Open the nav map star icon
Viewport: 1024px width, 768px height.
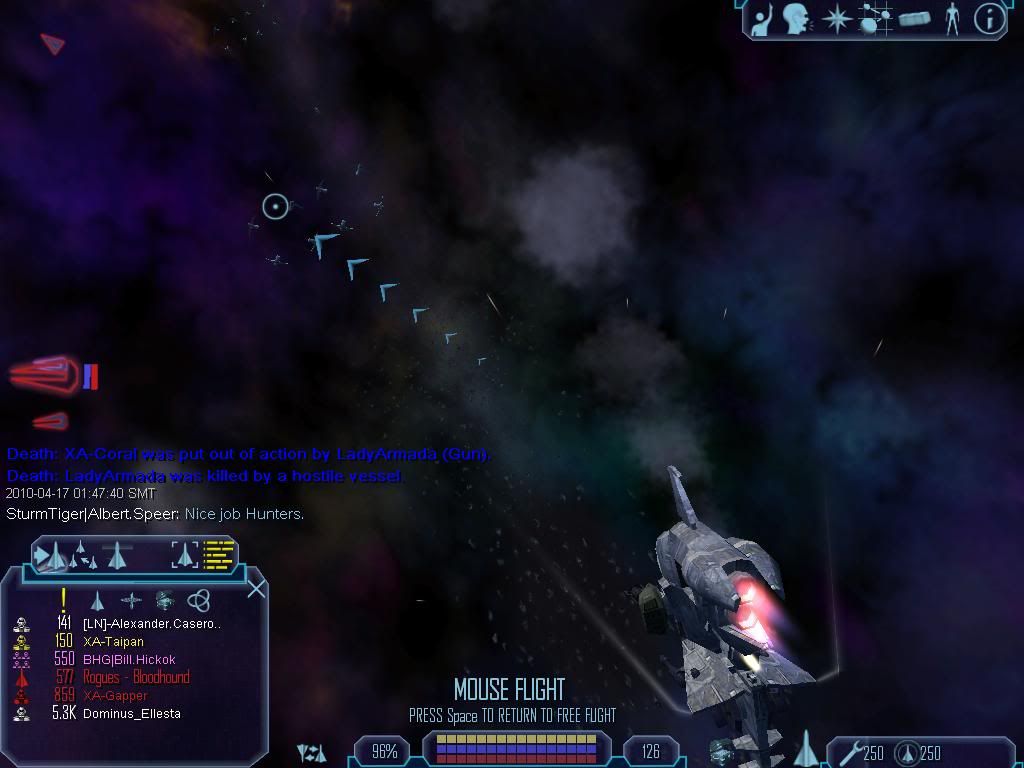pyautogui.click(x=836, y=19)
